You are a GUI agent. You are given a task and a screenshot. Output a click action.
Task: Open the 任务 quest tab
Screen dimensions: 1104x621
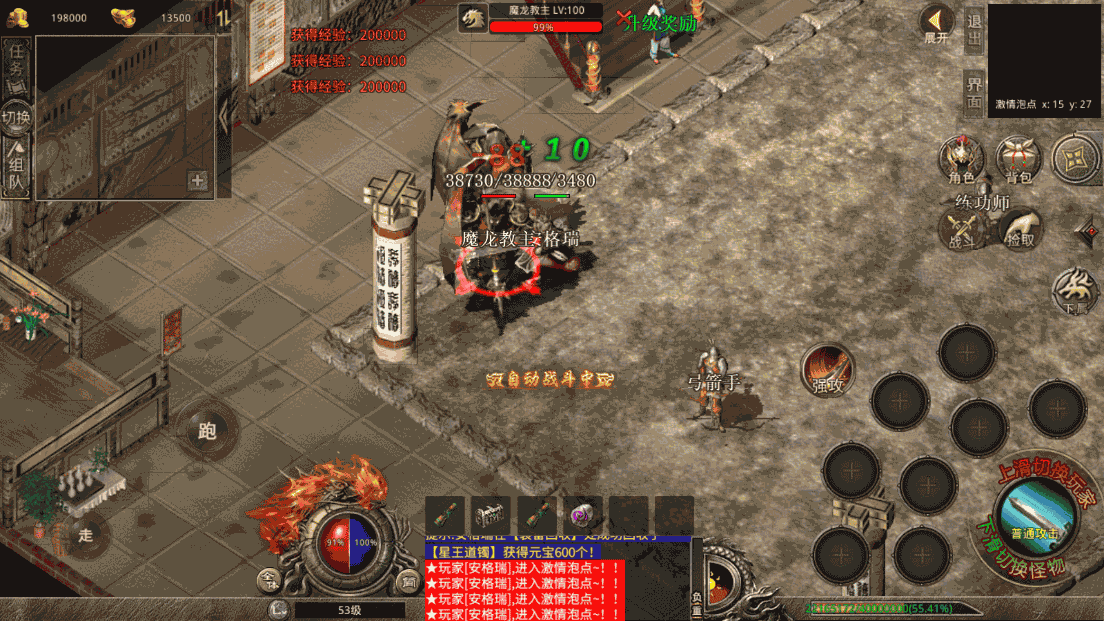pos(17,68)
